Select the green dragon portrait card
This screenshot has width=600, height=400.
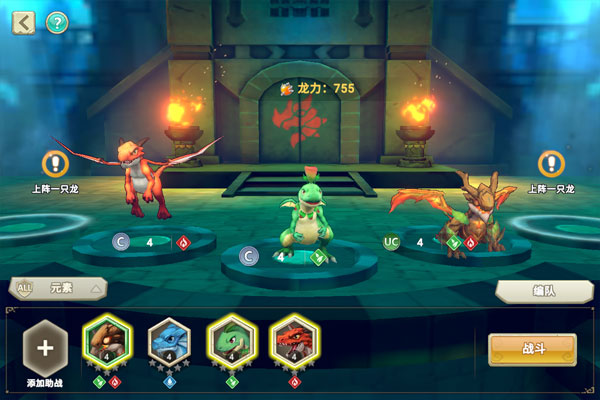[x=231, y=342]
